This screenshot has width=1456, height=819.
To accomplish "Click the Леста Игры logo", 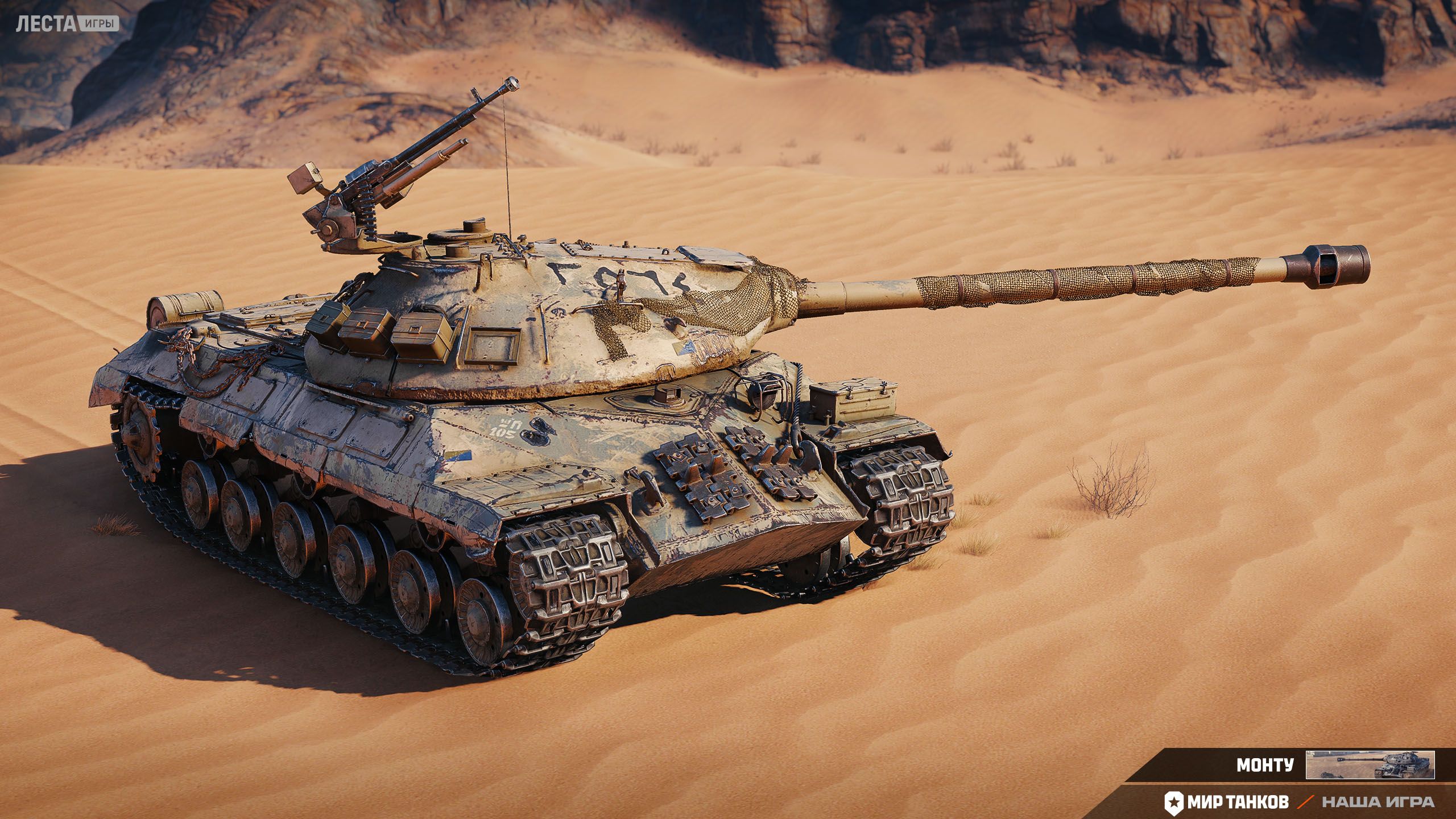I will (x=67, y=24).
